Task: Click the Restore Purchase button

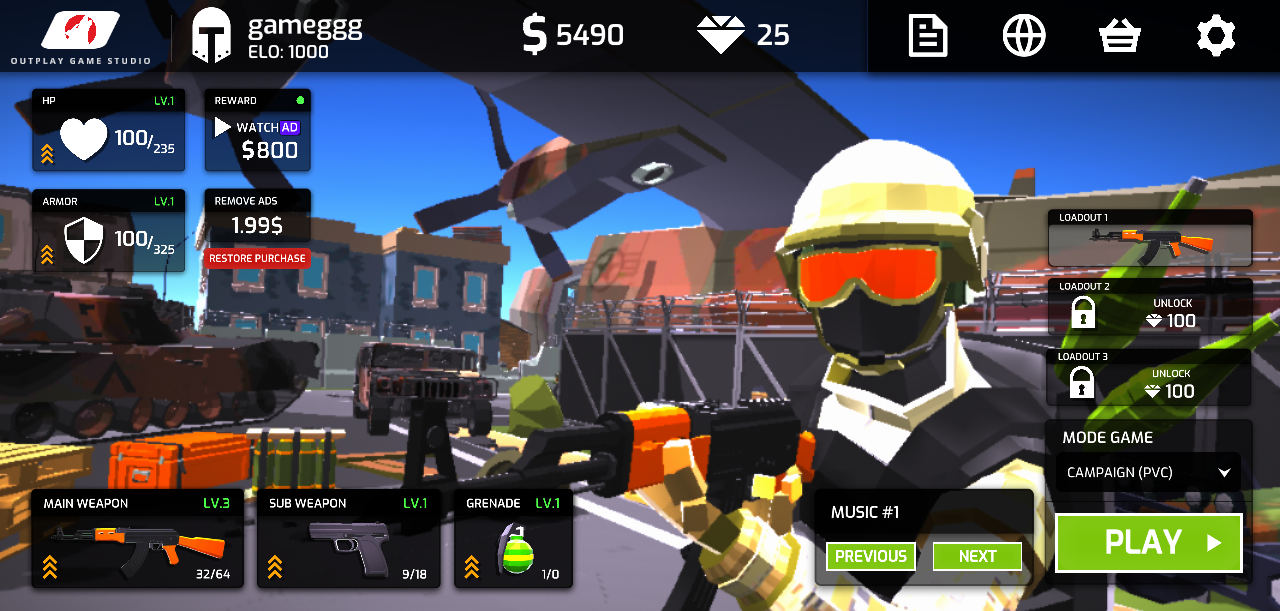Action: [x=257, y=258]
